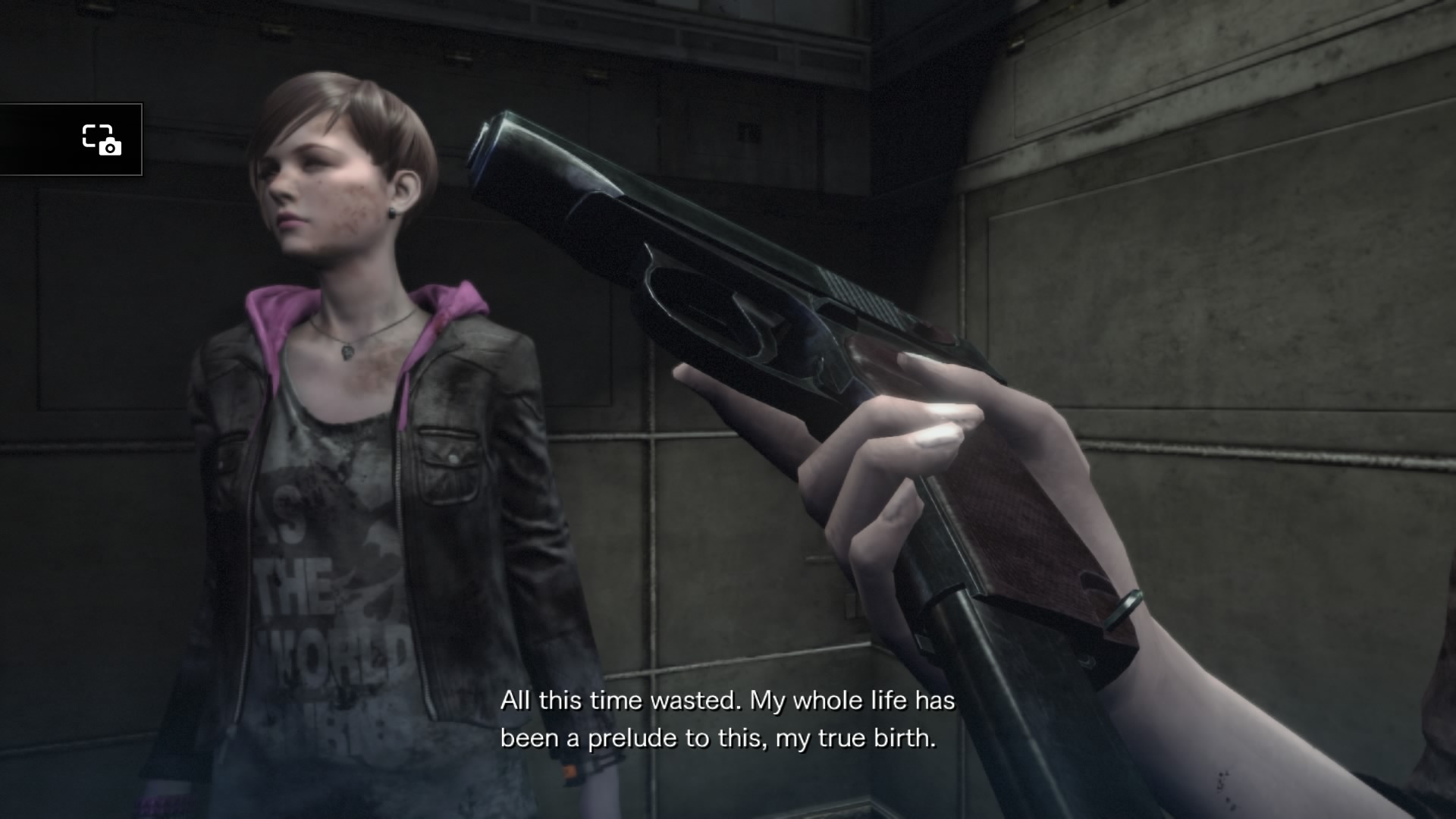Click the concrete wall panel seam behind Moira
1456x819 pixels.
click(x=652, y=455)
